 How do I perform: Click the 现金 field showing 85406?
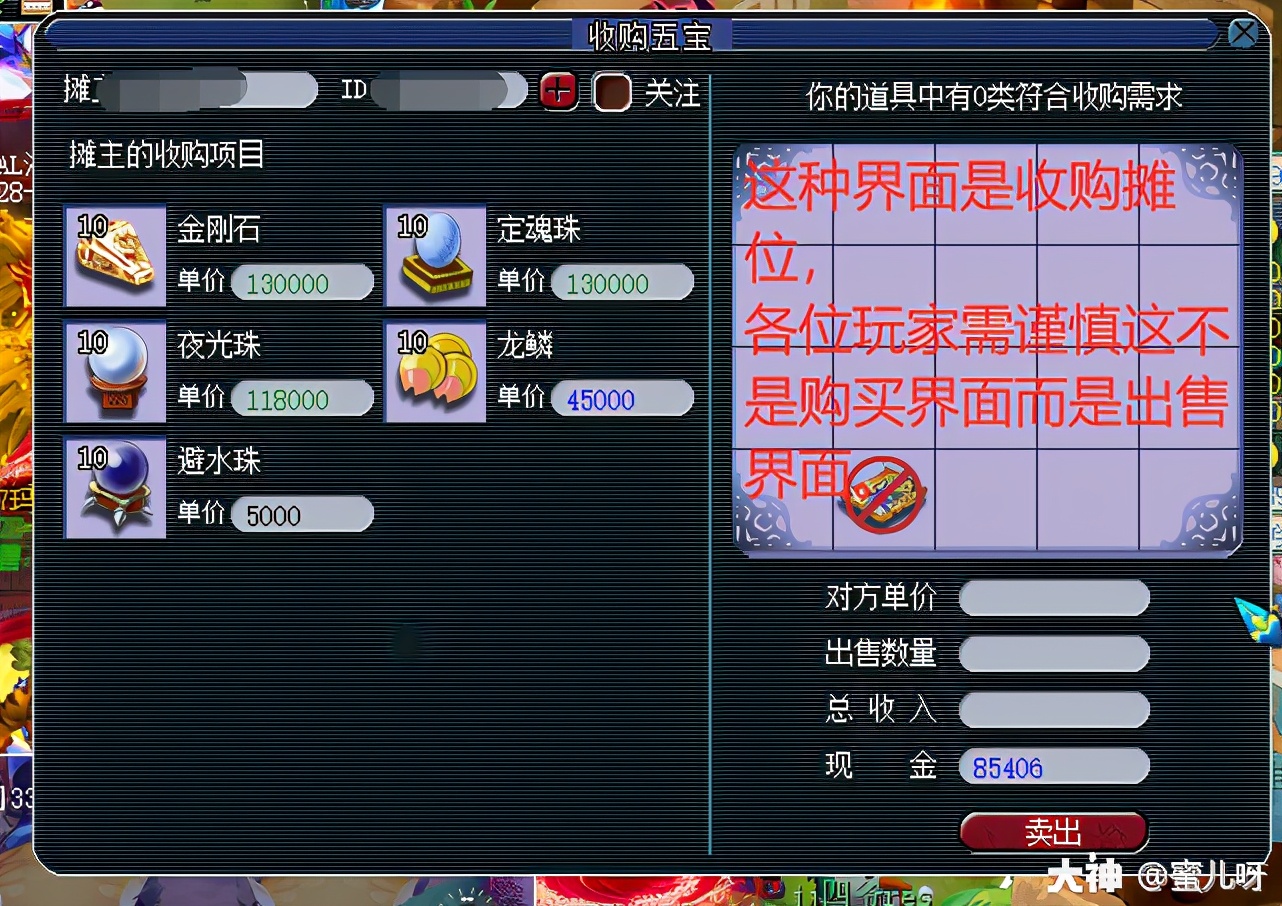(1053, 766)
